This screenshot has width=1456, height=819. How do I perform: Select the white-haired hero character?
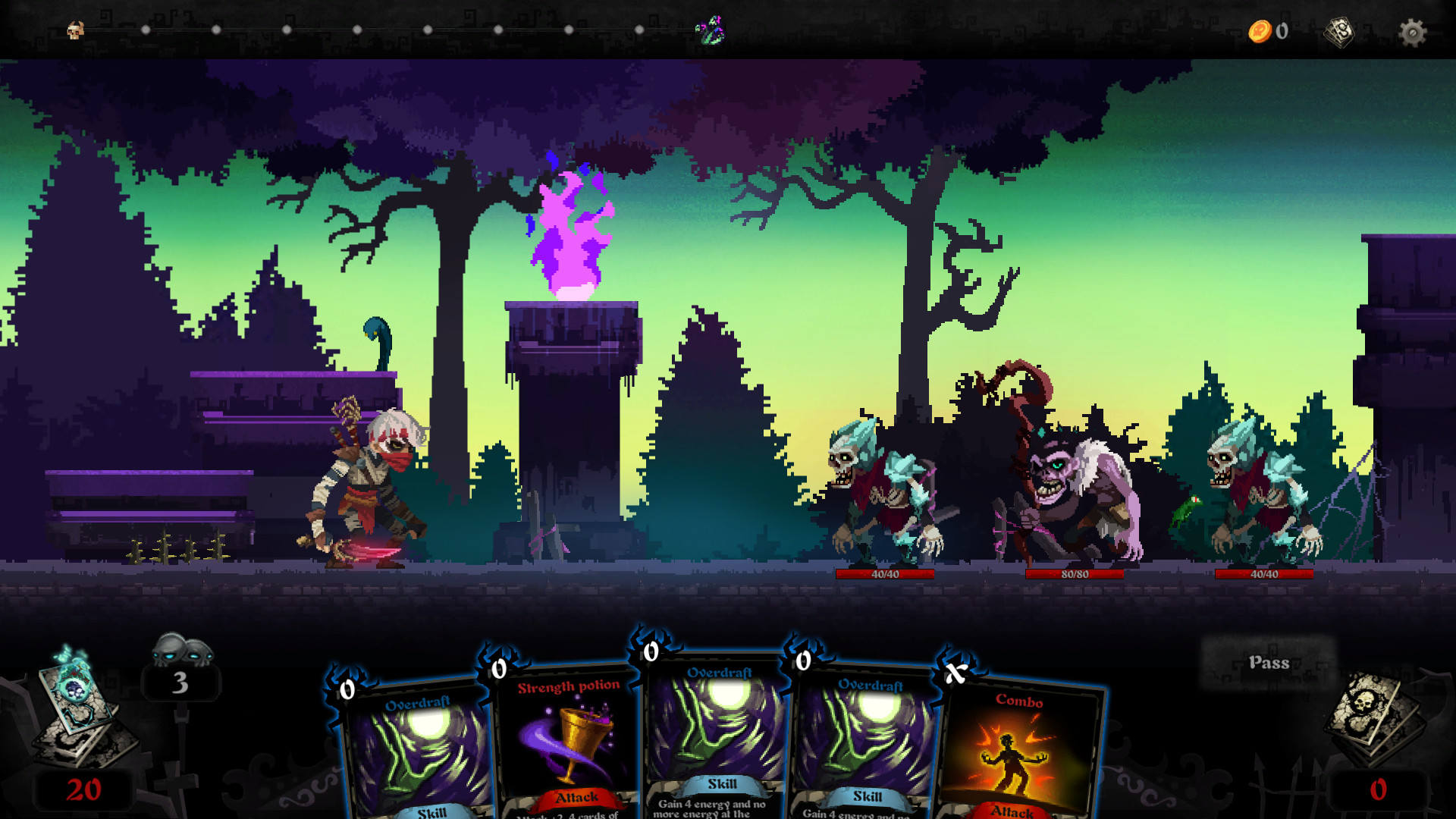click(x=364, y=485)
